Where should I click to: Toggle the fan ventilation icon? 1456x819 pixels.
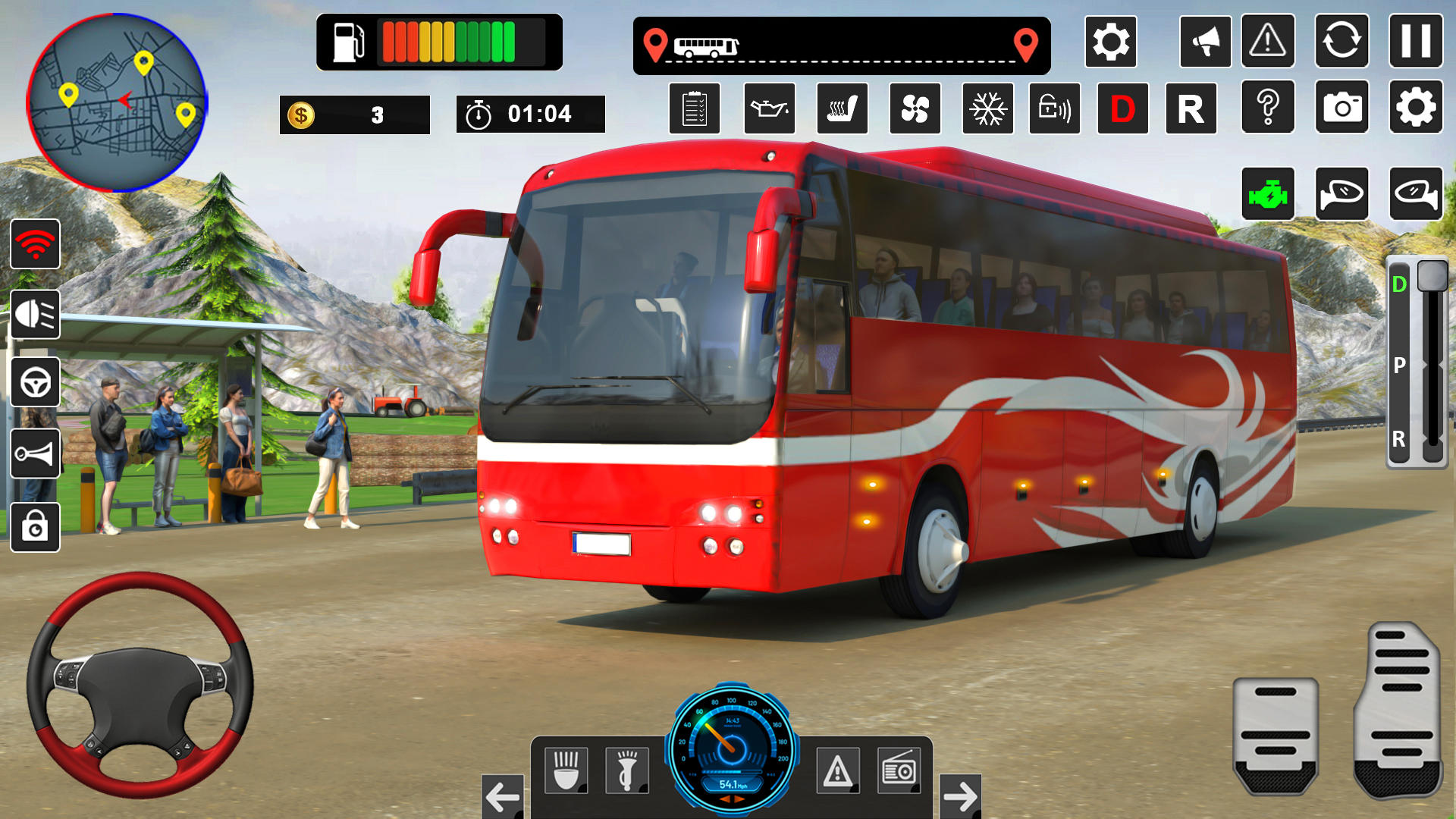tap(915, 109)
